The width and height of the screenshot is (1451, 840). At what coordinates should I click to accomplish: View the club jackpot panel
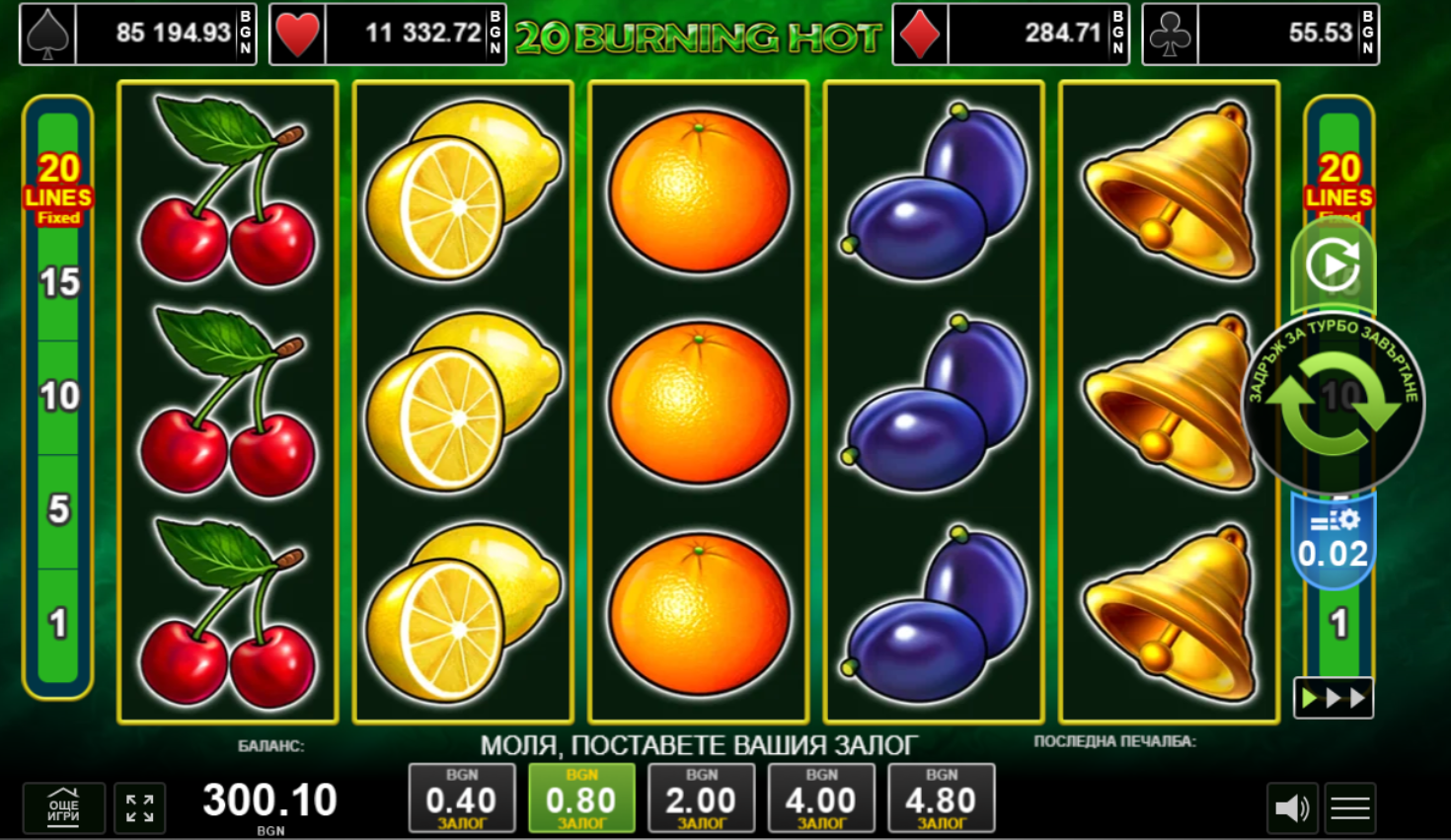(1260, 34)
